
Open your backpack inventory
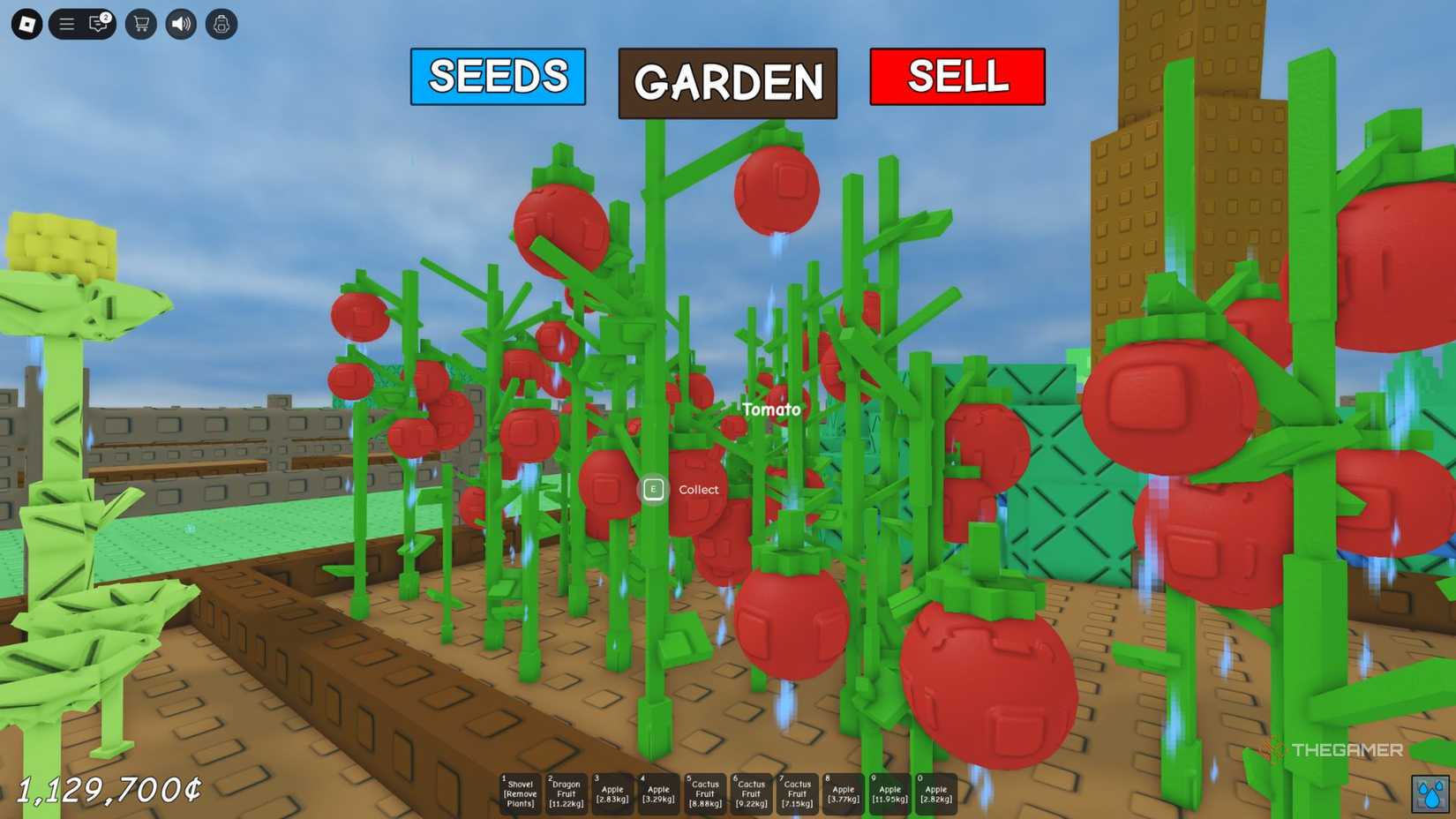(x=221, y=24)
